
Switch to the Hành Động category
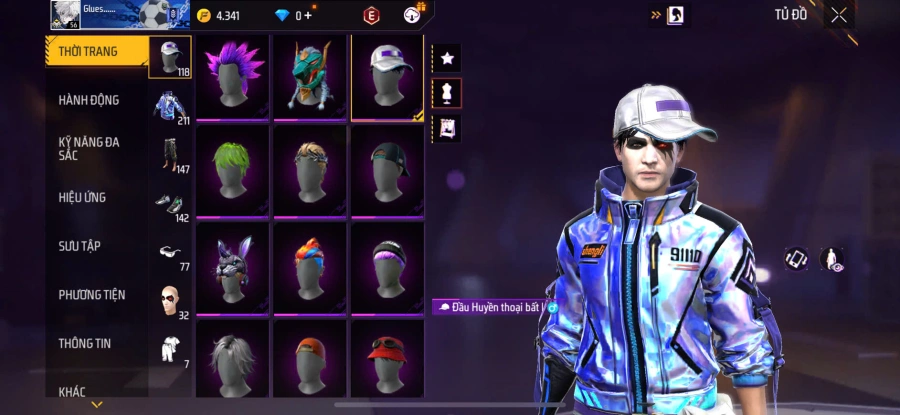click(89, 100)
